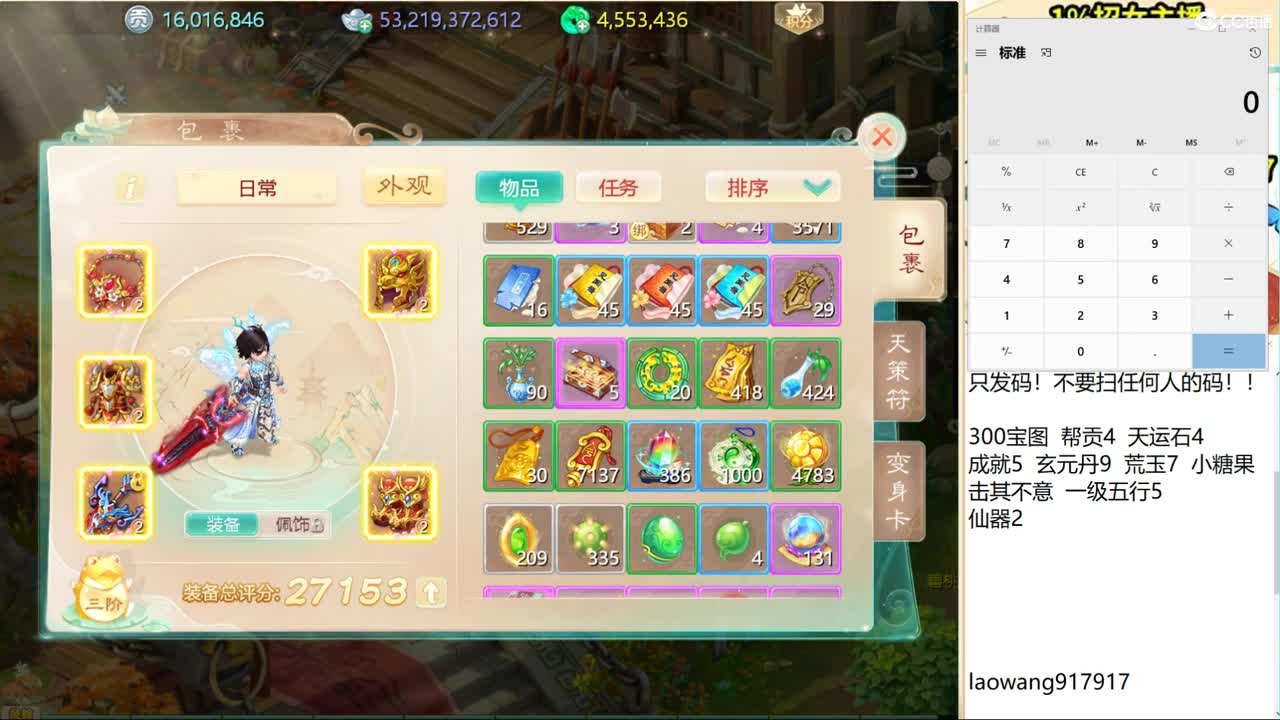
Task: Open the 天策符 side tab
Action: click(x=898, y=370)
